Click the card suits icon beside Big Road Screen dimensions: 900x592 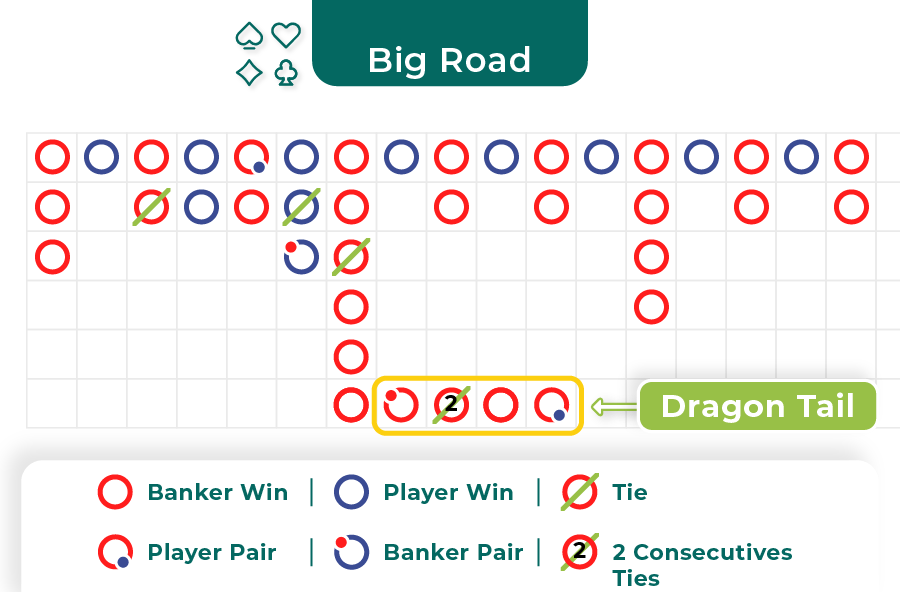coord(267,54)
